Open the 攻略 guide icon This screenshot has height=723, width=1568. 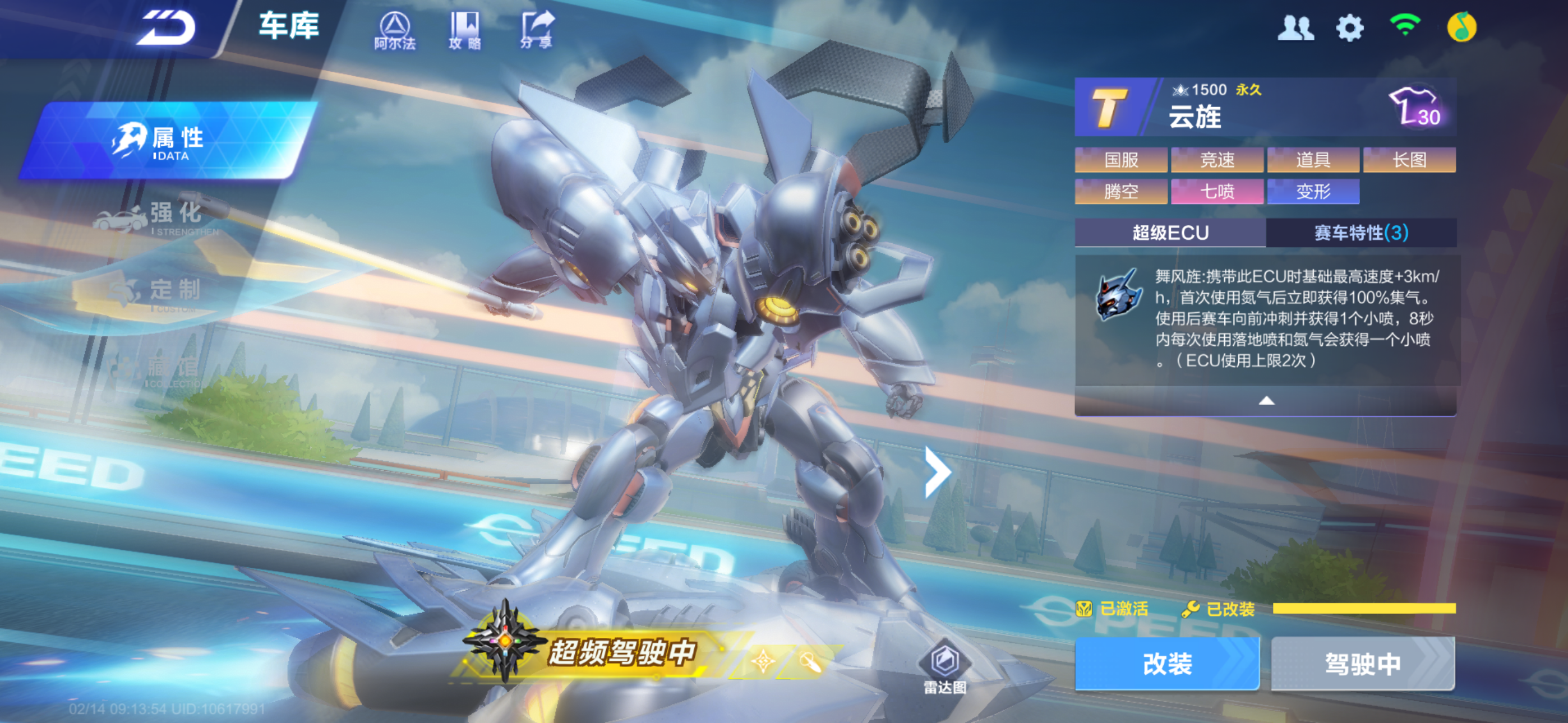(x=465, y=30)
